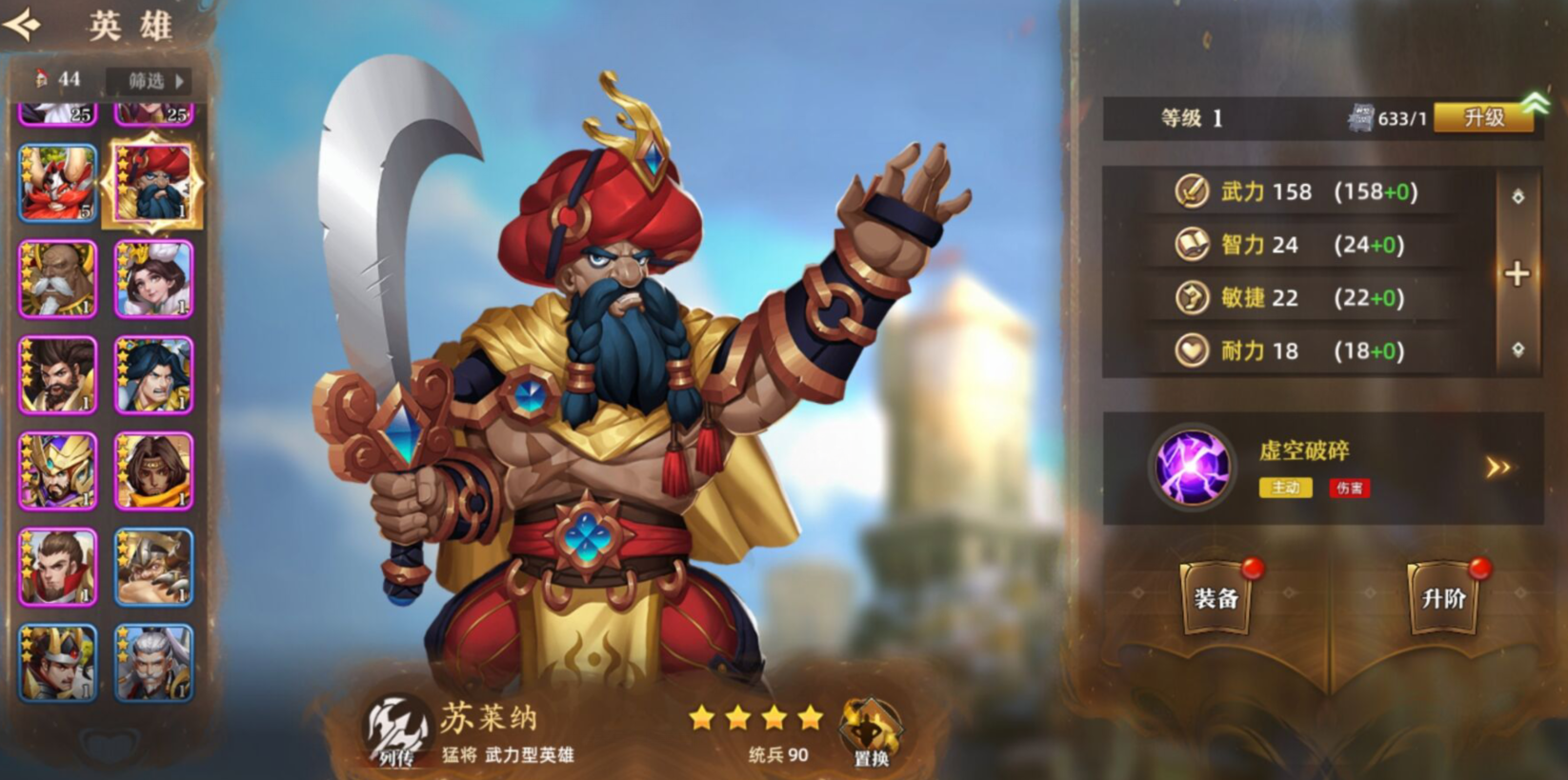The height and width of the screenshot is (780, 1568).
Task: Select the red horned demon hero portrait
Action: pos(58,183)
